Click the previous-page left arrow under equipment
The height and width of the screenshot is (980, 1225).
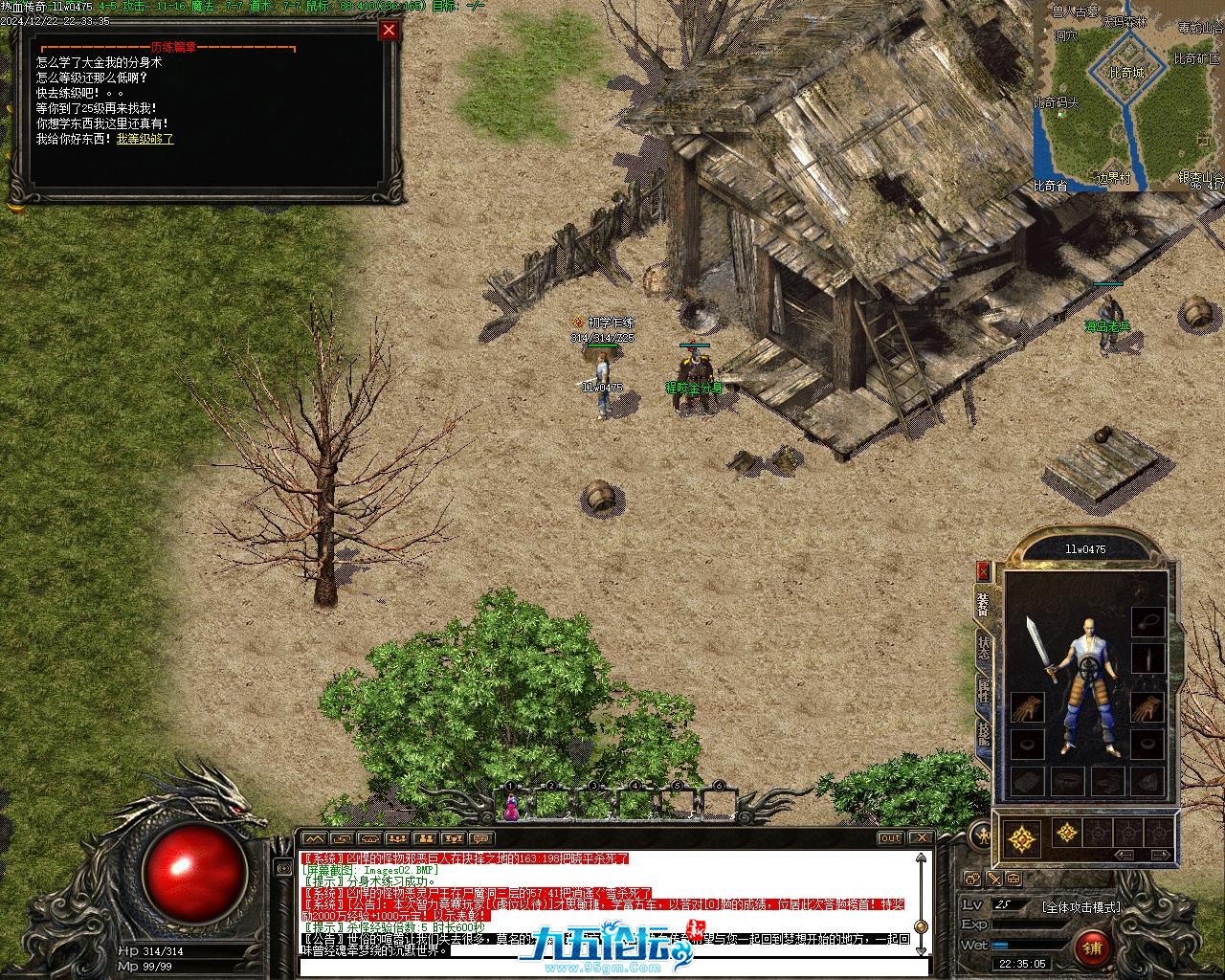point(1125,854)
